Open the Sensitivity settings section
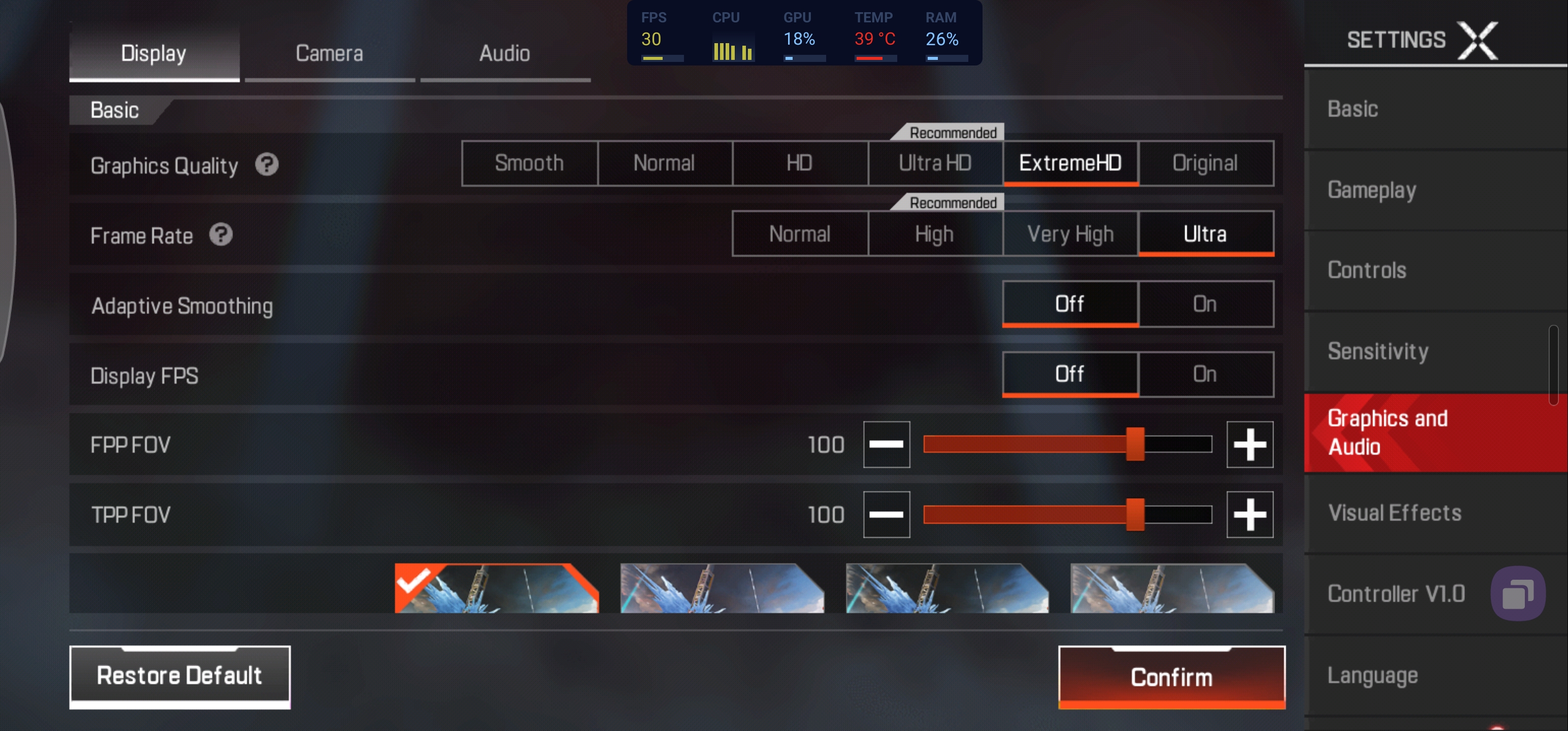1568x731 pixels. pyautogui.click(x=1378, y=351)
